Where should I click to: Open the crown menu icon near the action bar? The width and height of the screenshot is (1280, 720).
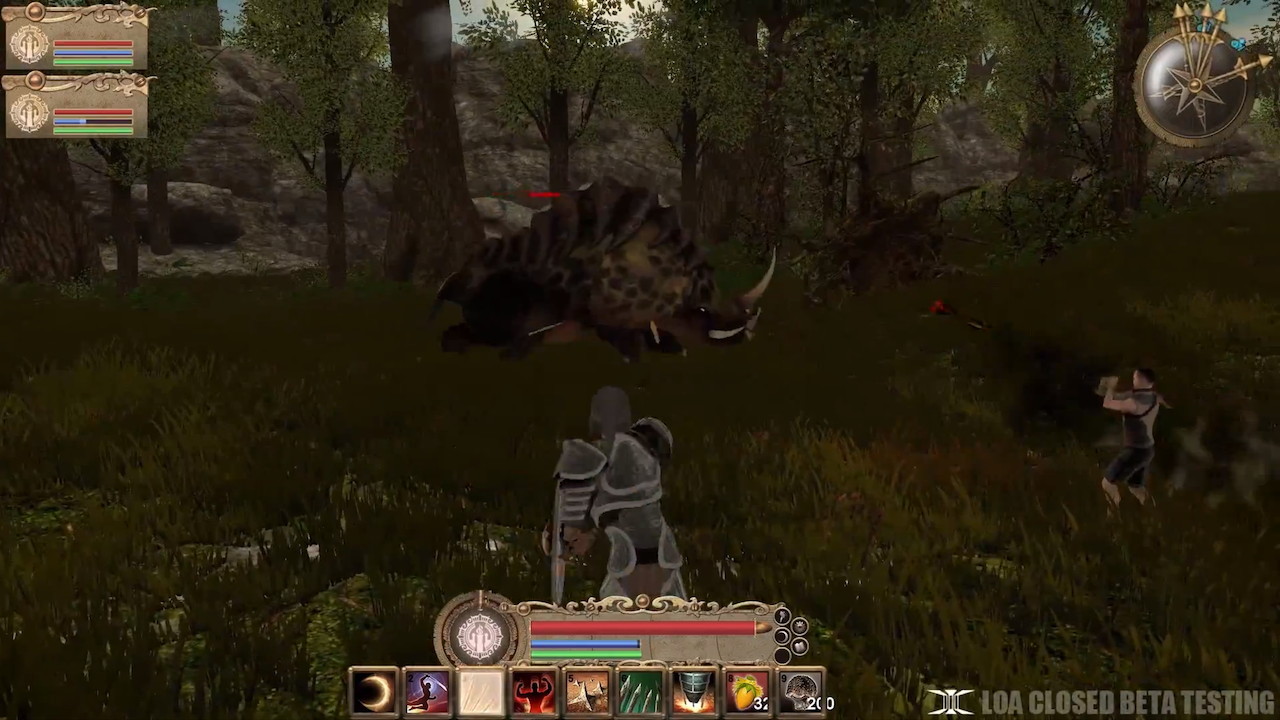[799, 625]
